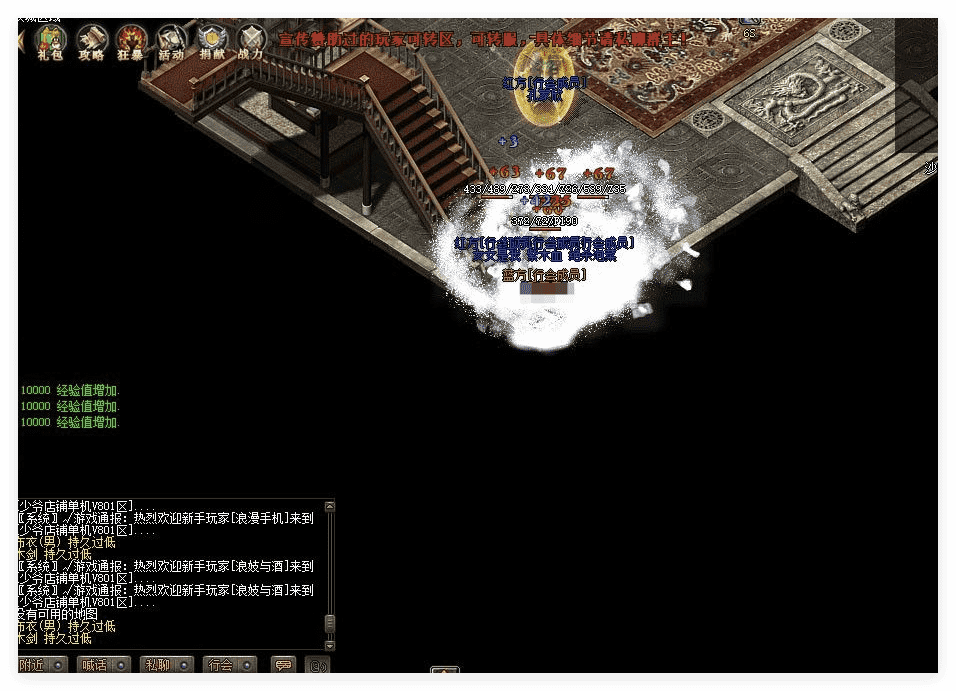Activate the 狂暴 berserk icon
The image size is (956, 691).
[x=131, y=40]
